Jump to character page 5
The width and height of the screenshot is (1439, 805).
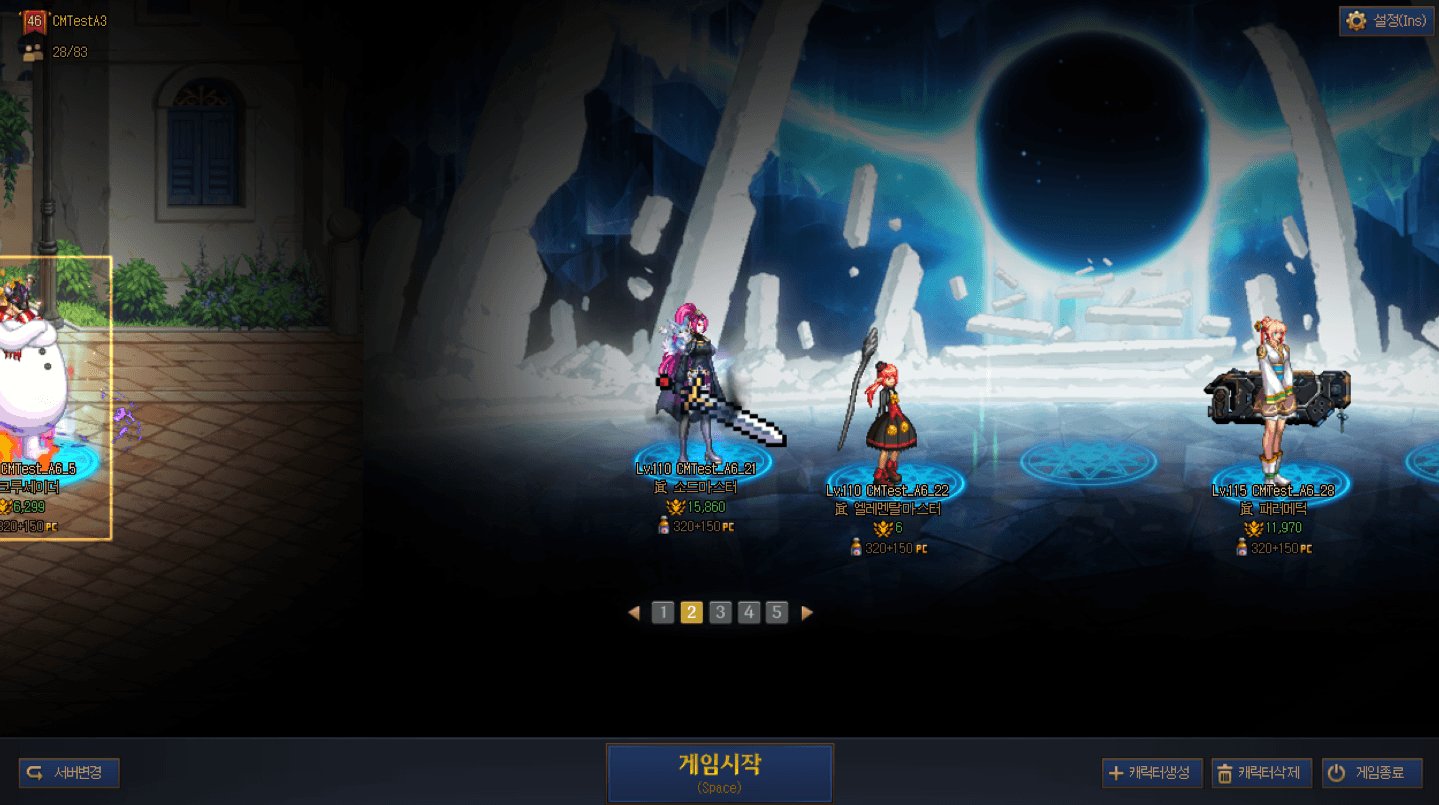click(777, 612)
